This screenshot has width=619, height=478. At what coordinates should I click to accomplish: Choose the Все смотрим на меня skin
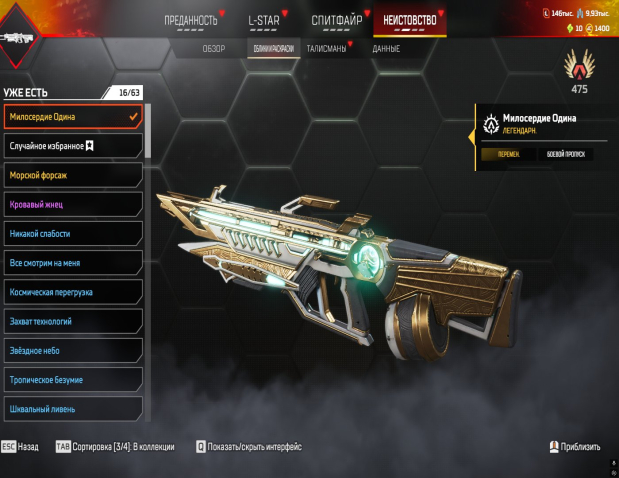(73, 263)
